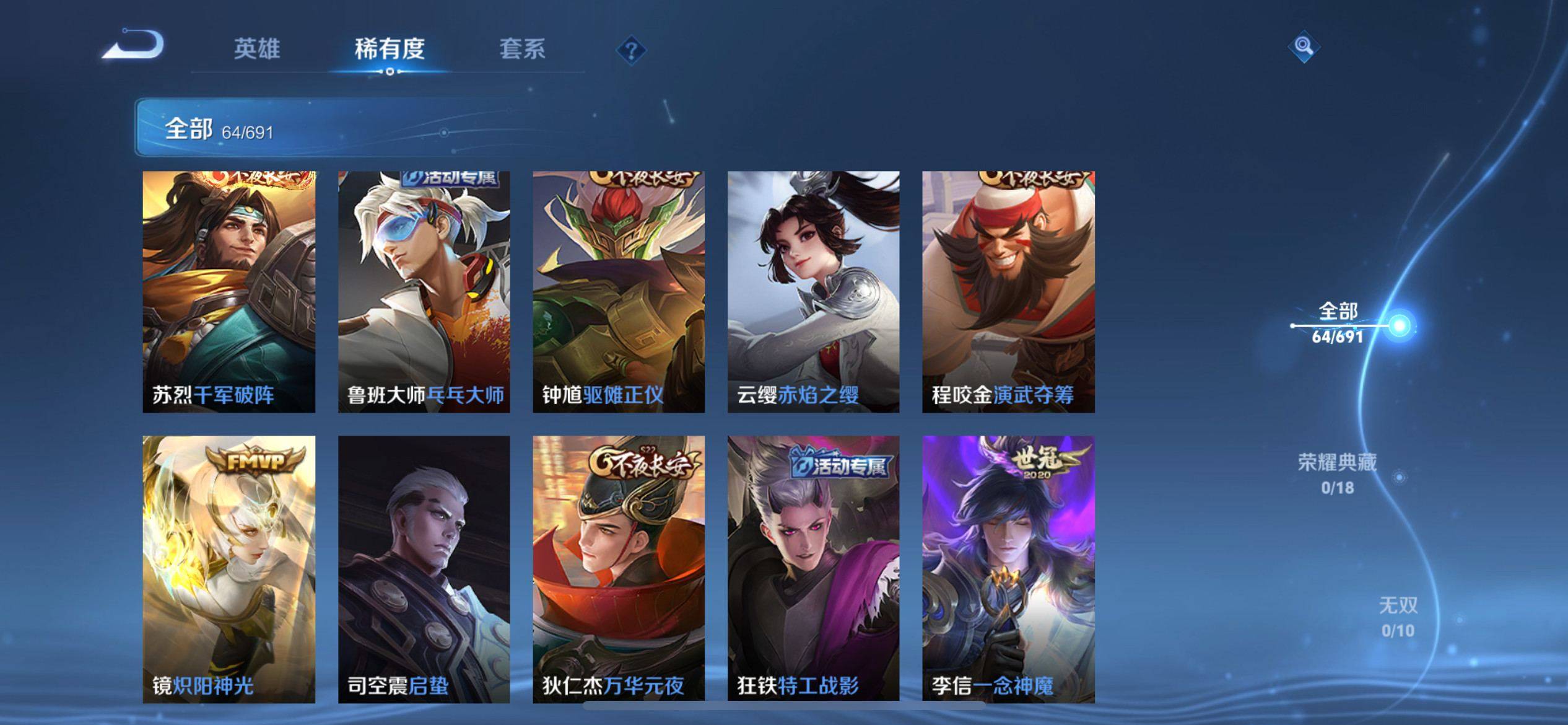Go back with the return arrow
The image size is (1568, 725).
[x=133, y=46]
